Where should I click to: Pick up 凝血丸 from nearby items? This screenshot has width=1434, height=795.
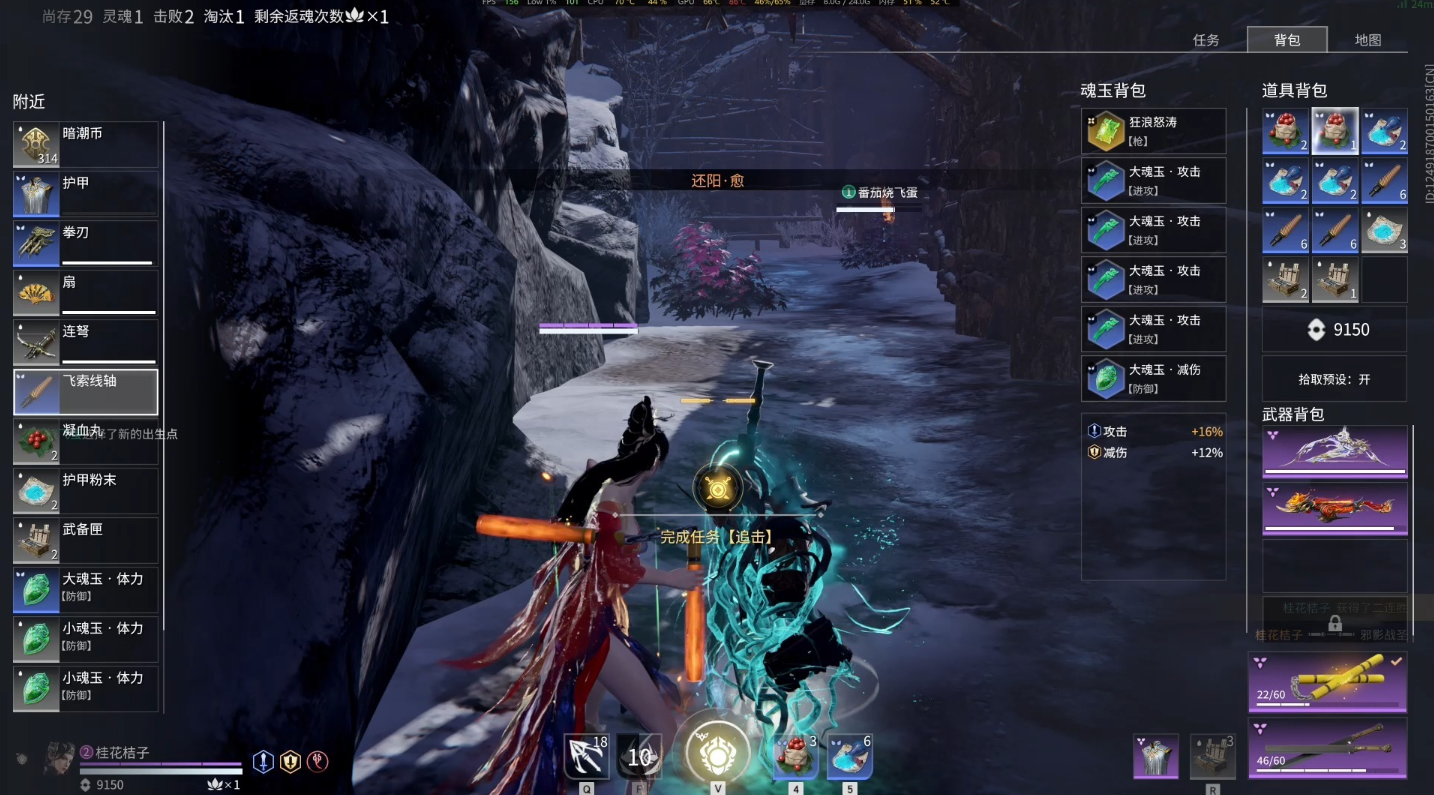point(86,442)
